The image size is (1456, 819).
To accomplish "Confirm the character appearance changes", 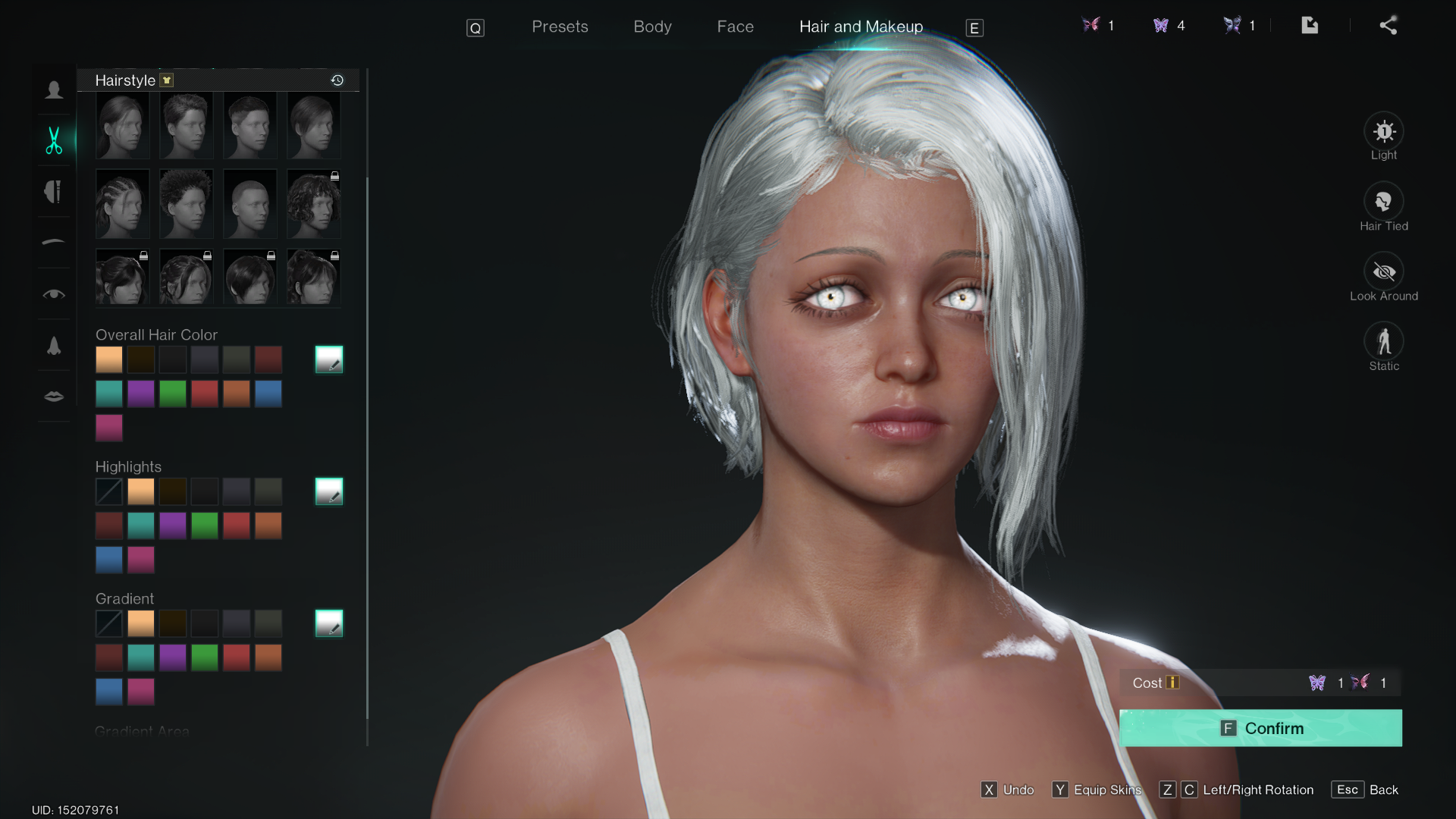I will click(x=1260, y=728).
